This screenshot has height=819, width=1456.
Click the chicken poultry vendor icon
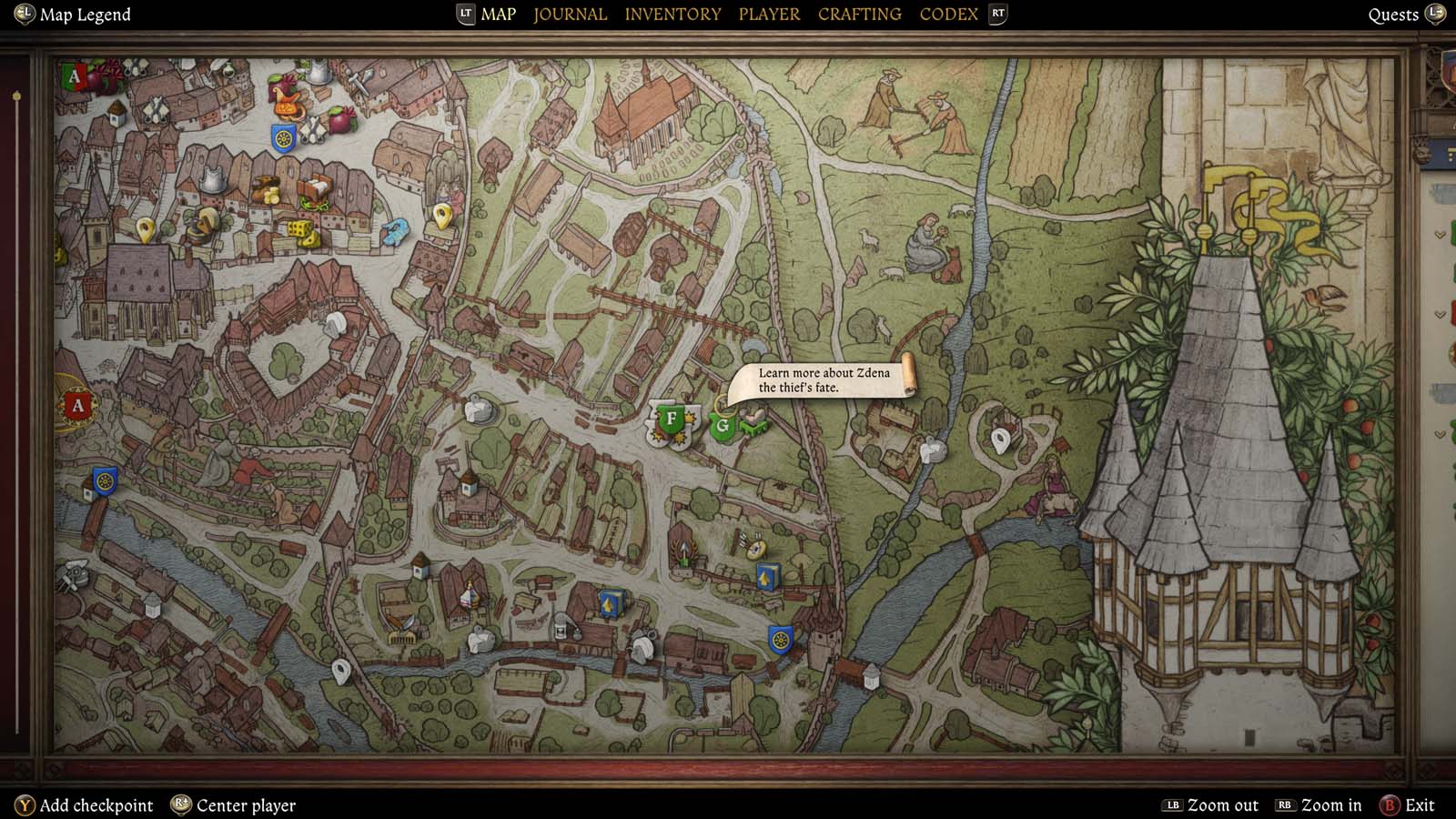tap(288, 96)
